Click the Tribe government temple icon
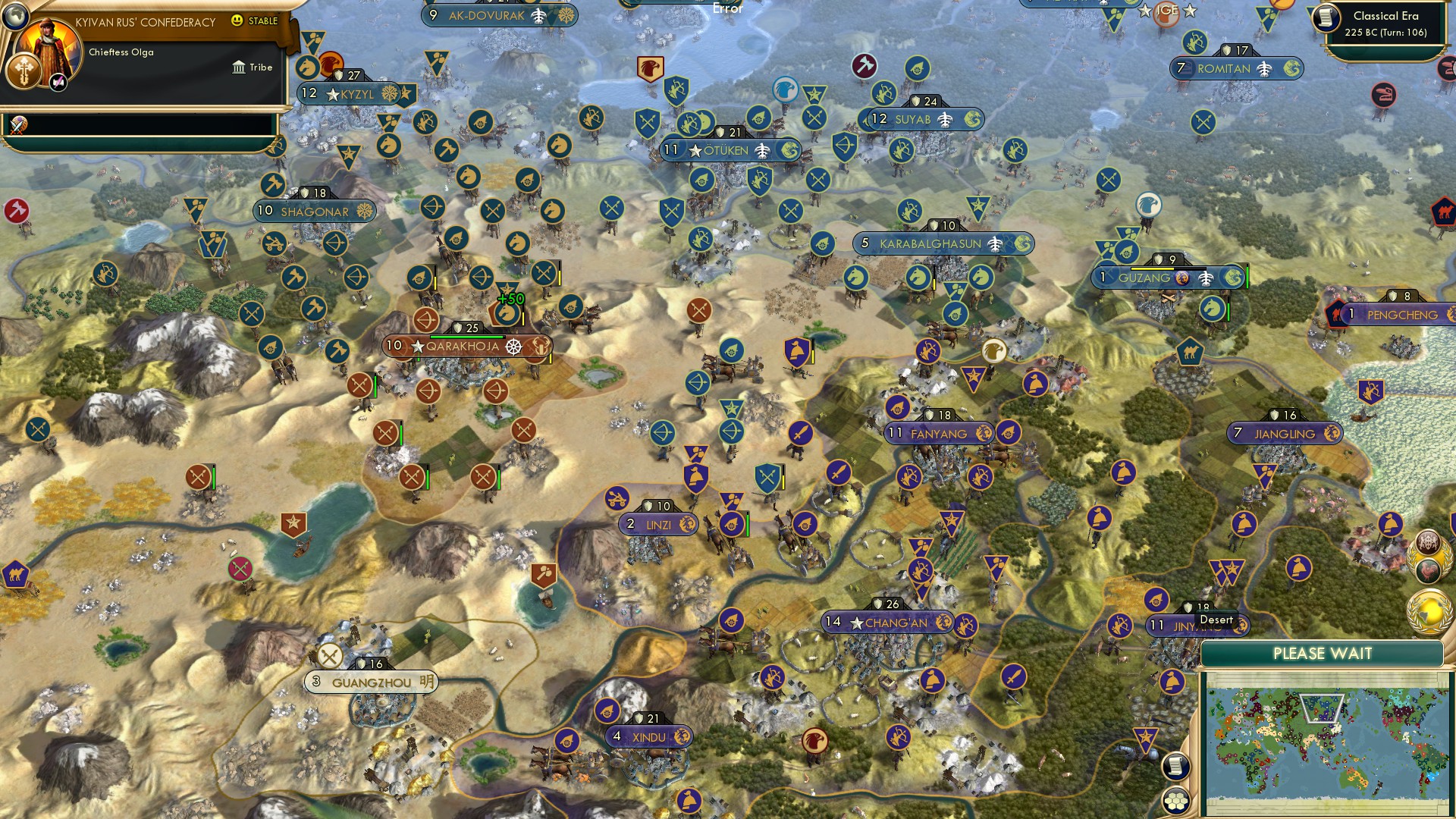1456x819 pixels. pyautogui.click(x=239, y=67)
